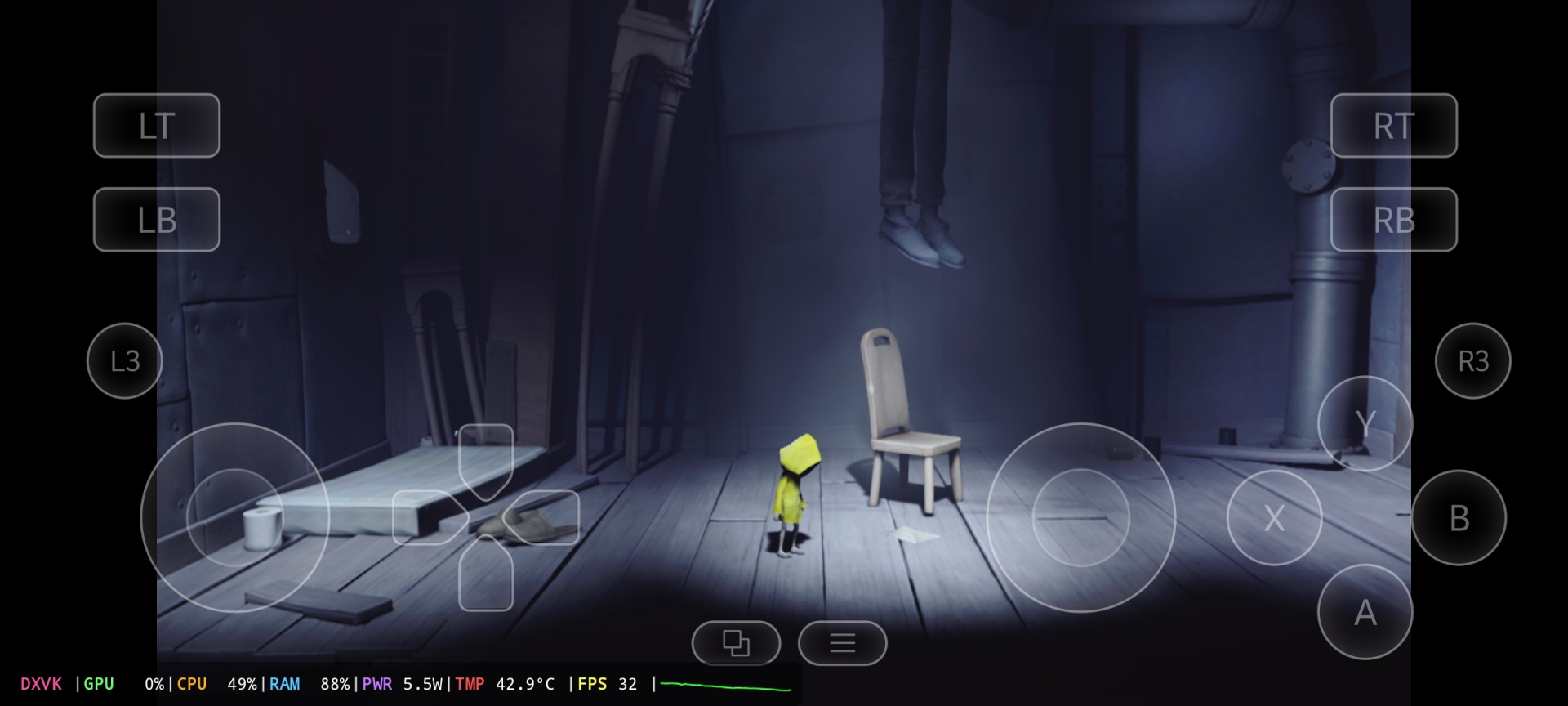Tap the RT trigger button
Viewport: 1568px width, 706px height.
pyautogui.click(x=1393, y=126)
